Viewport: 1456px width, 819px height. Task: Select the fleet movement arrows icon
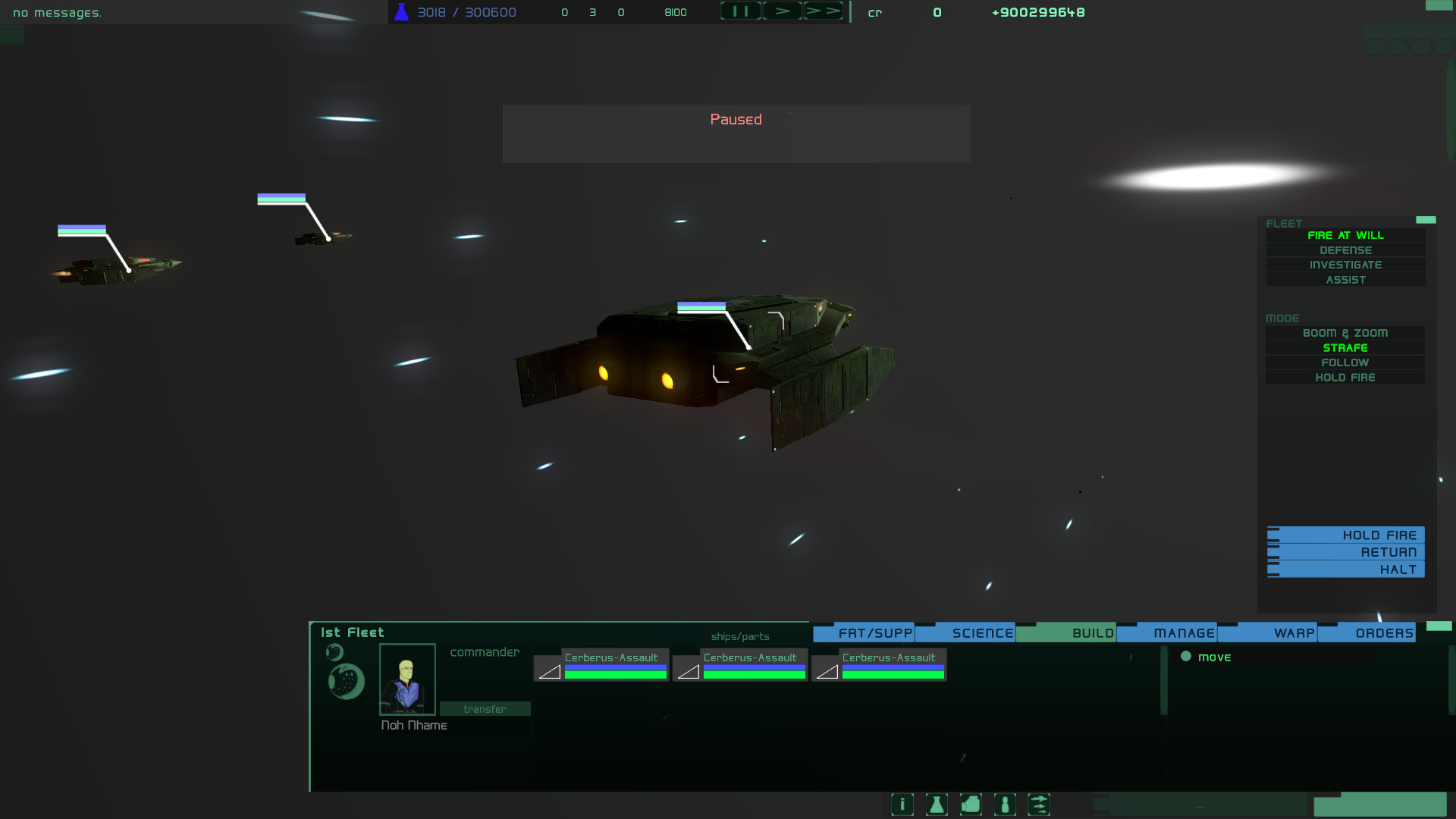(1039, 805)
